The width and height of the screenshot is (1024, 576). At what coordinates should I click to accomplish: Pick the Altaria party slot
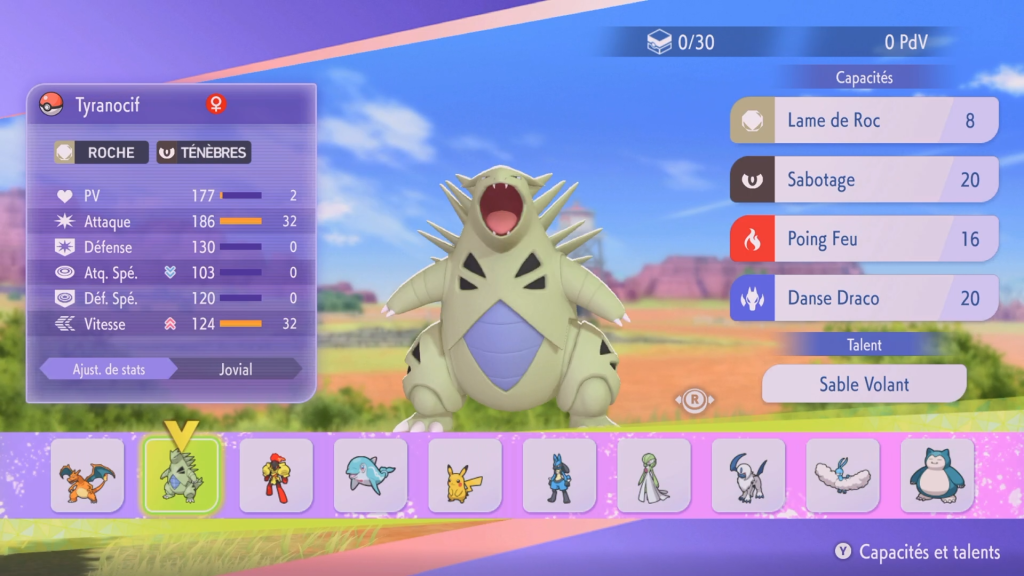[x=842, y=475]
